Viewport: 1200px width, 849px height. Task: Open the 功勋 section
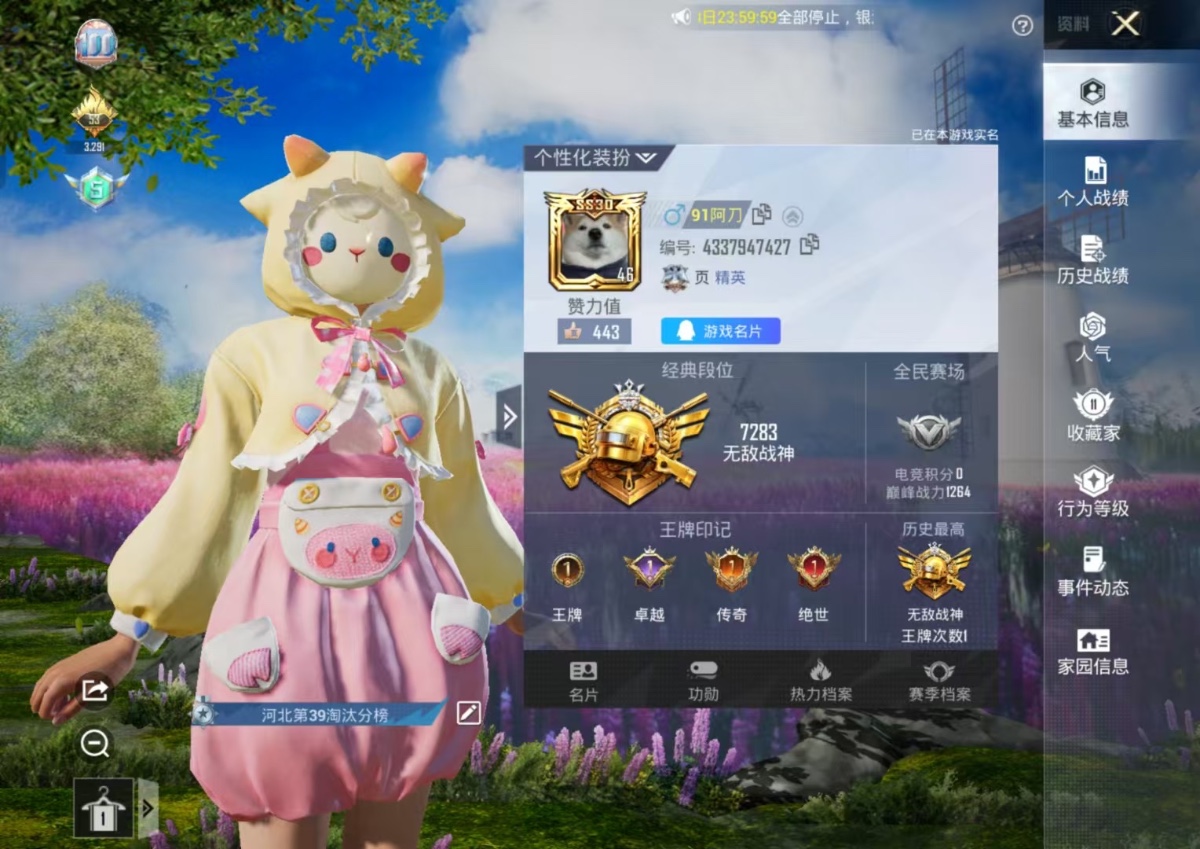point(703,681)
